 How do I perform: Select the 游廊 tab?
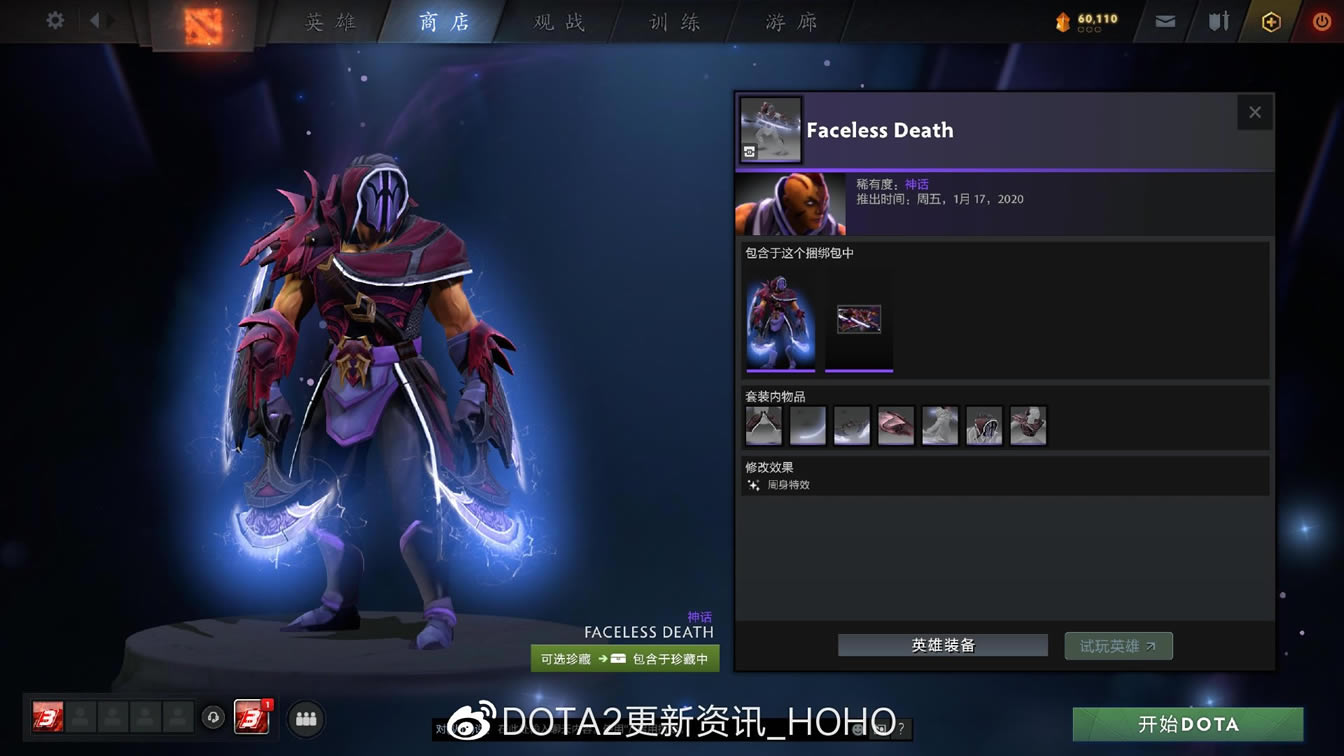point(789,21)
